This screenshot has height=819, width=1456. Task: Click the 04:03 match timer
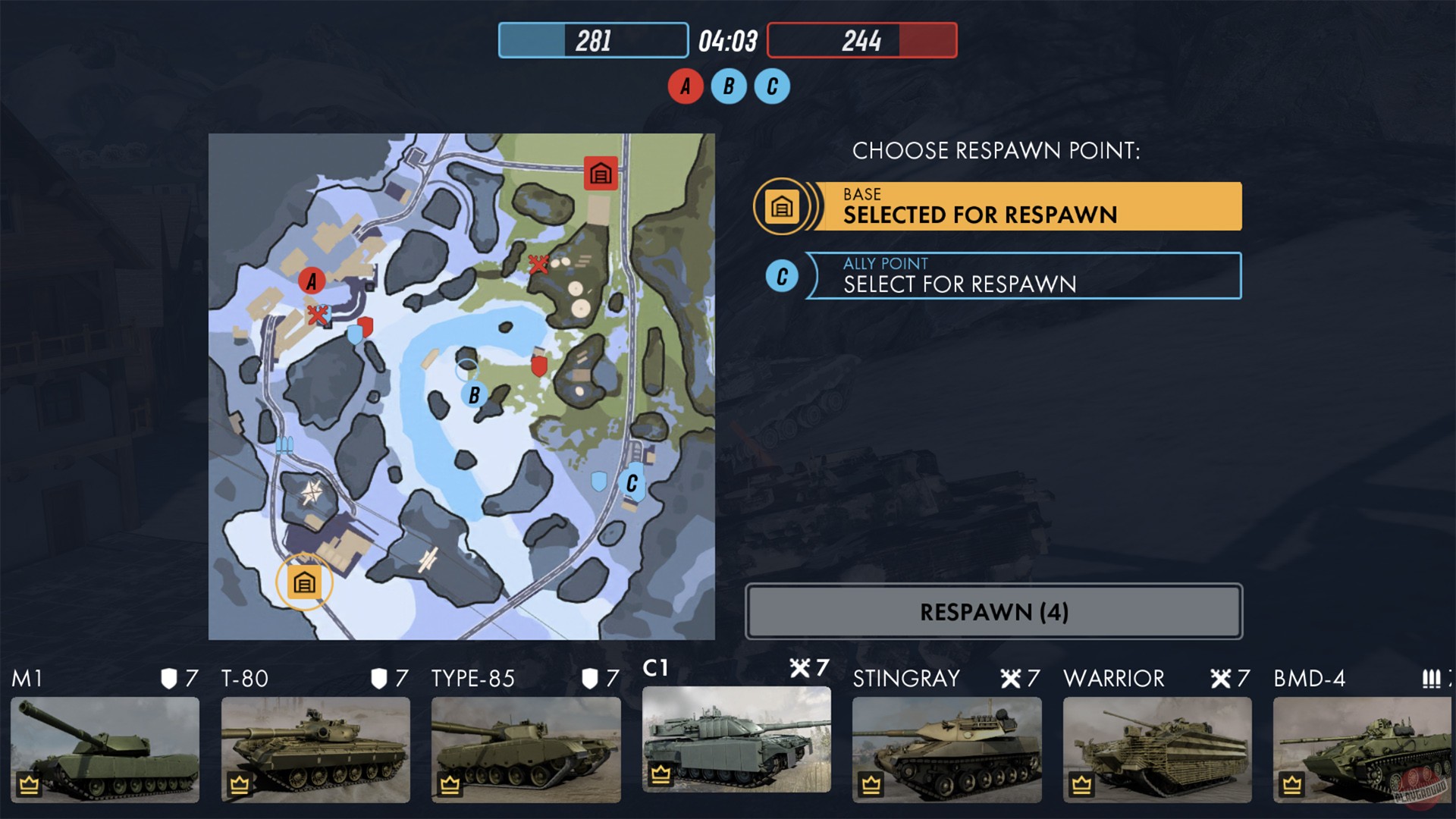[x=726, y=40]
